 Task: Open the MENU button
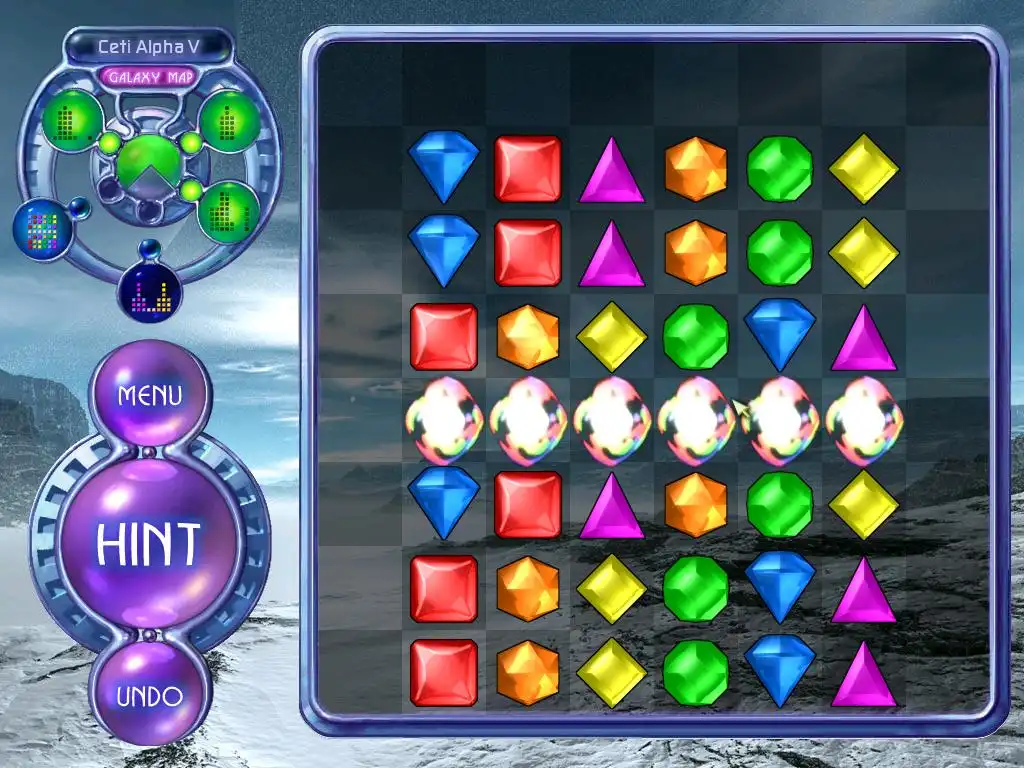pyautogui.click(x=150, y=395)
